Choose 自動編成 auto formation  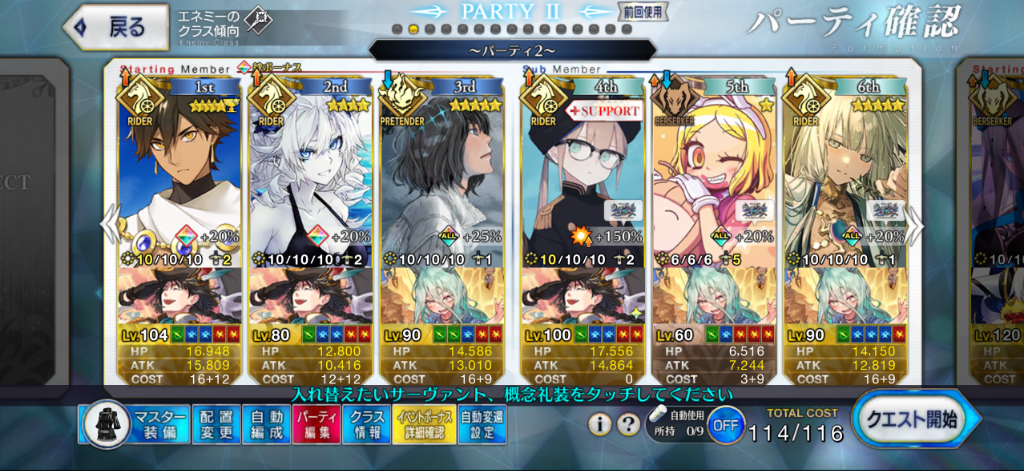pyautogui.click(x=266, y=424)
